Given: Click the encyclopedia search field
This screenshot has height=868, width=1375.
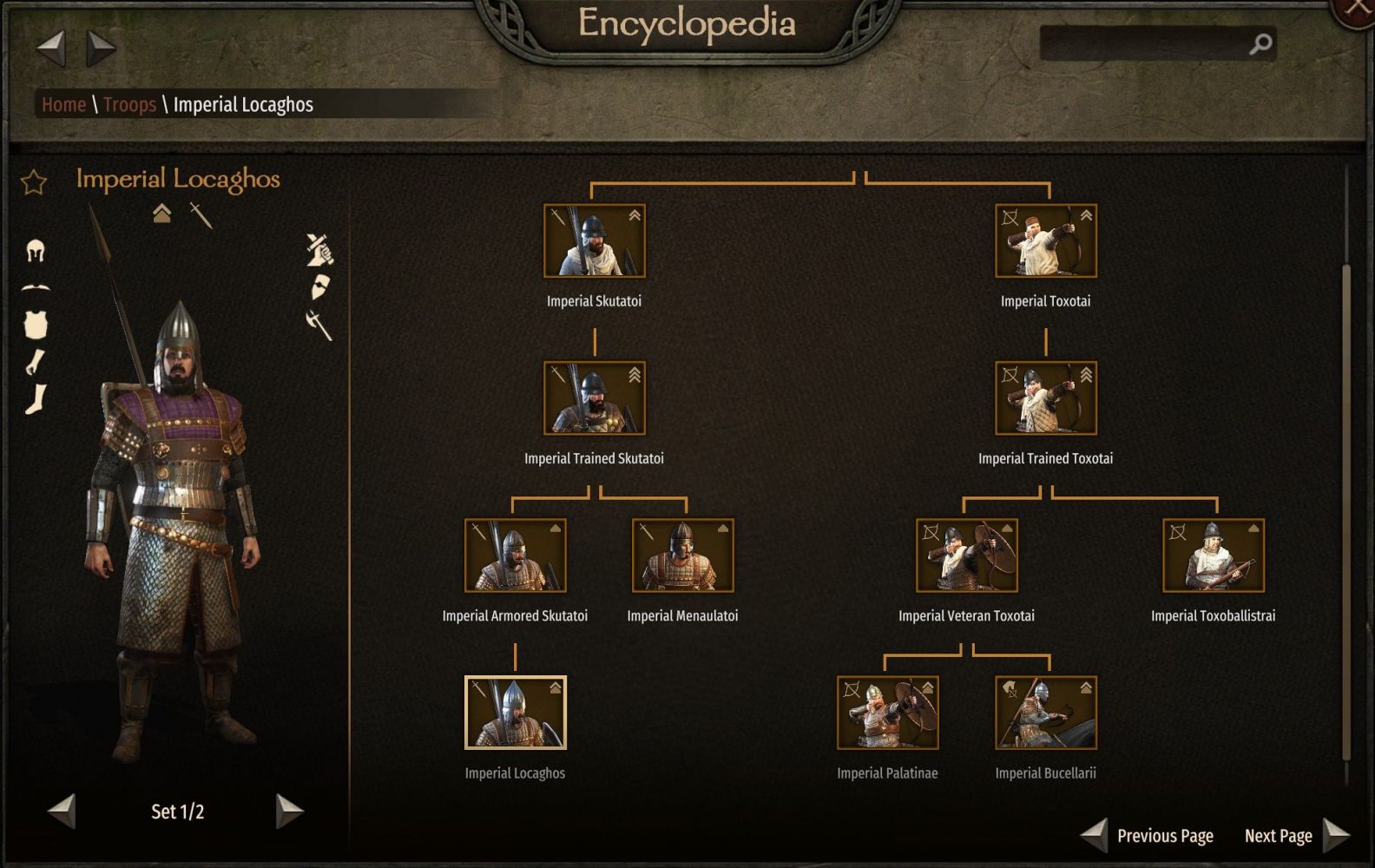Looking at the screenshot, I should coord(1144,43).
